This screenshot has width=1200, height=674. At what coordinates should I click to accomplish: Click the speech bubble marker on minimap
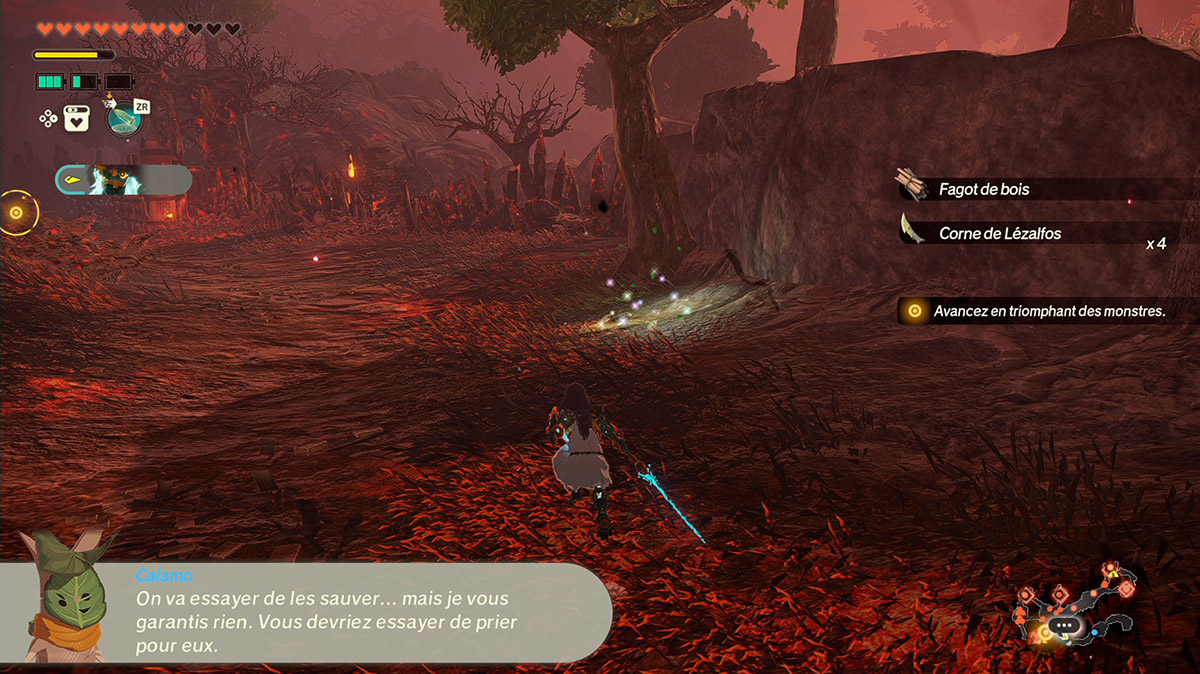coord(1063,625)
